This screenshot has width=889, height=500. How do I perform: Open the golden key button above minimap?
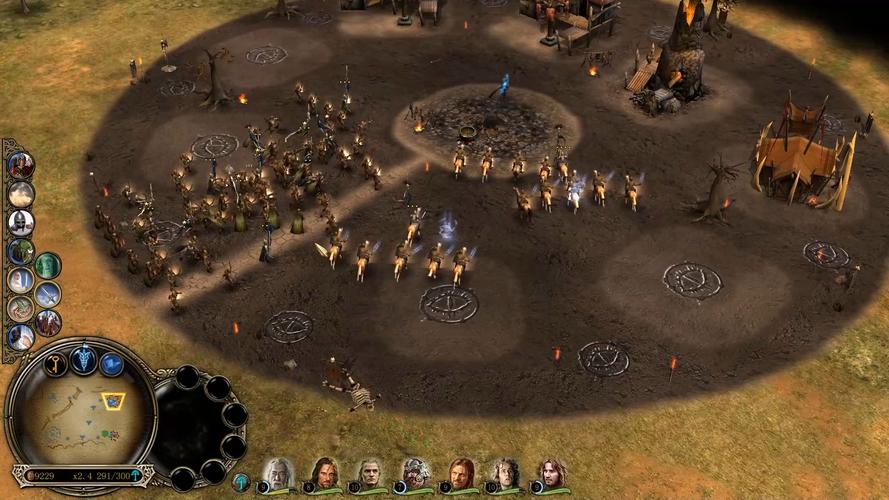coord(55,364)
